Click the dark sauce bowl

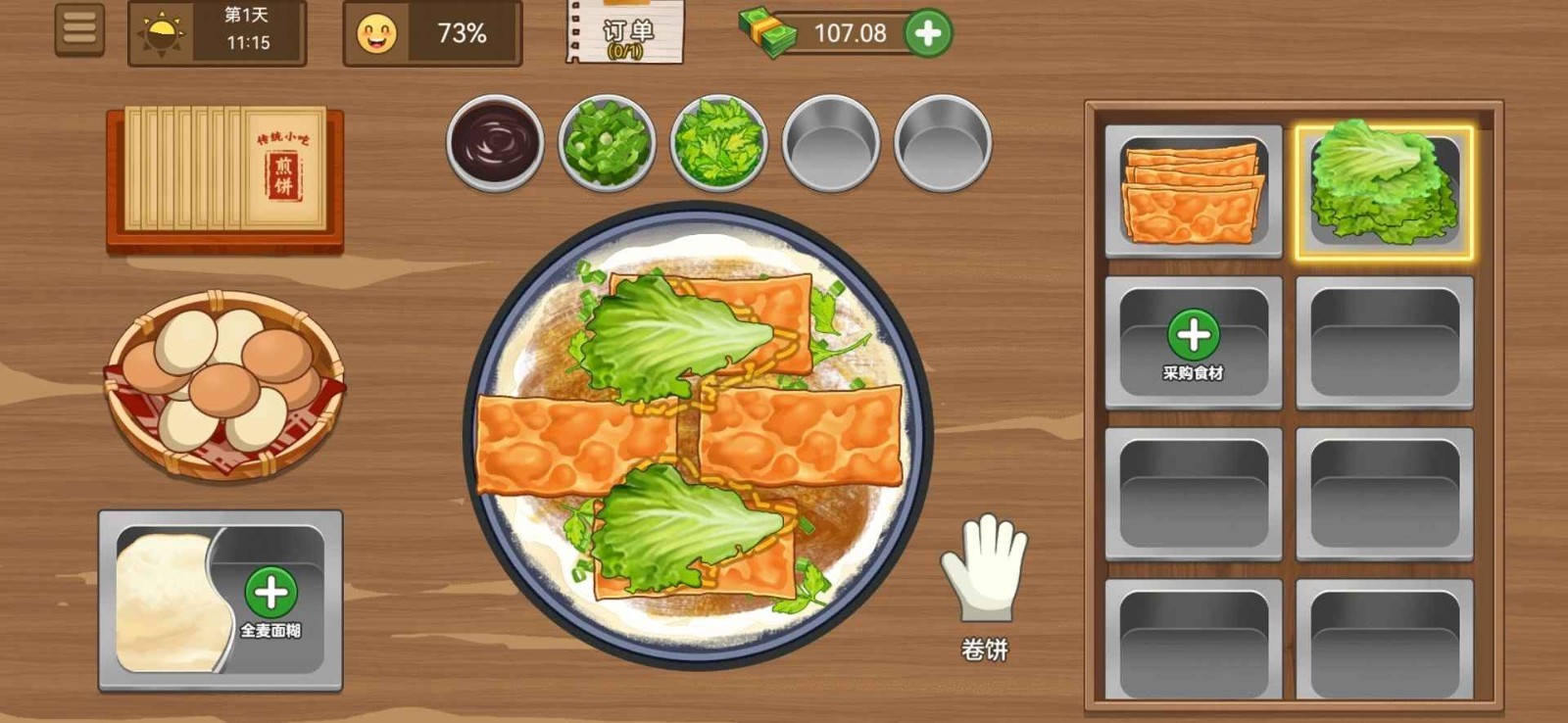pyautogui.click(x=493, y=143)
